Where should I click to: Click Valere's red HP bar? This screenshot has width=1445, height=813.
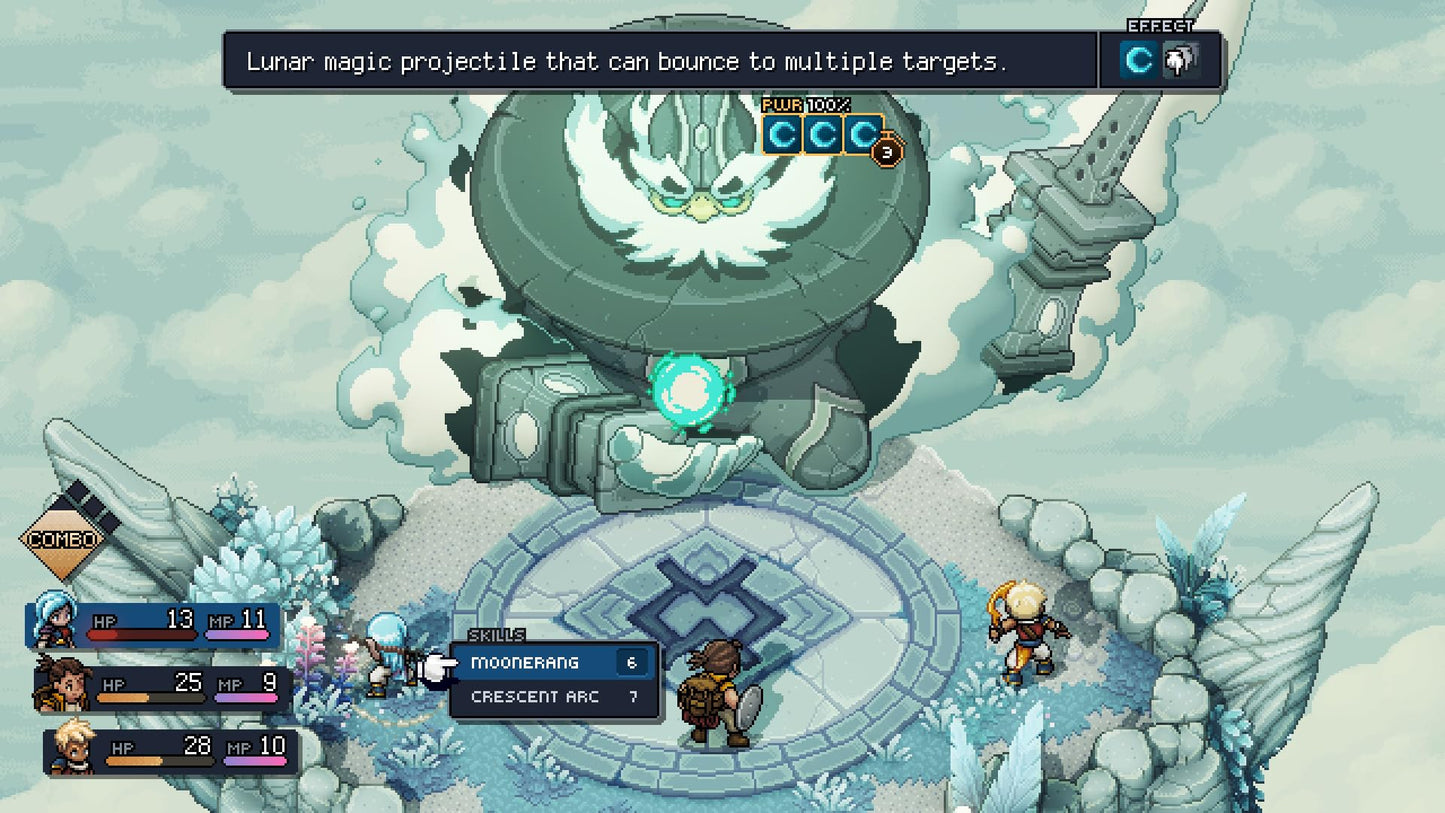click(x=145, y=637)
